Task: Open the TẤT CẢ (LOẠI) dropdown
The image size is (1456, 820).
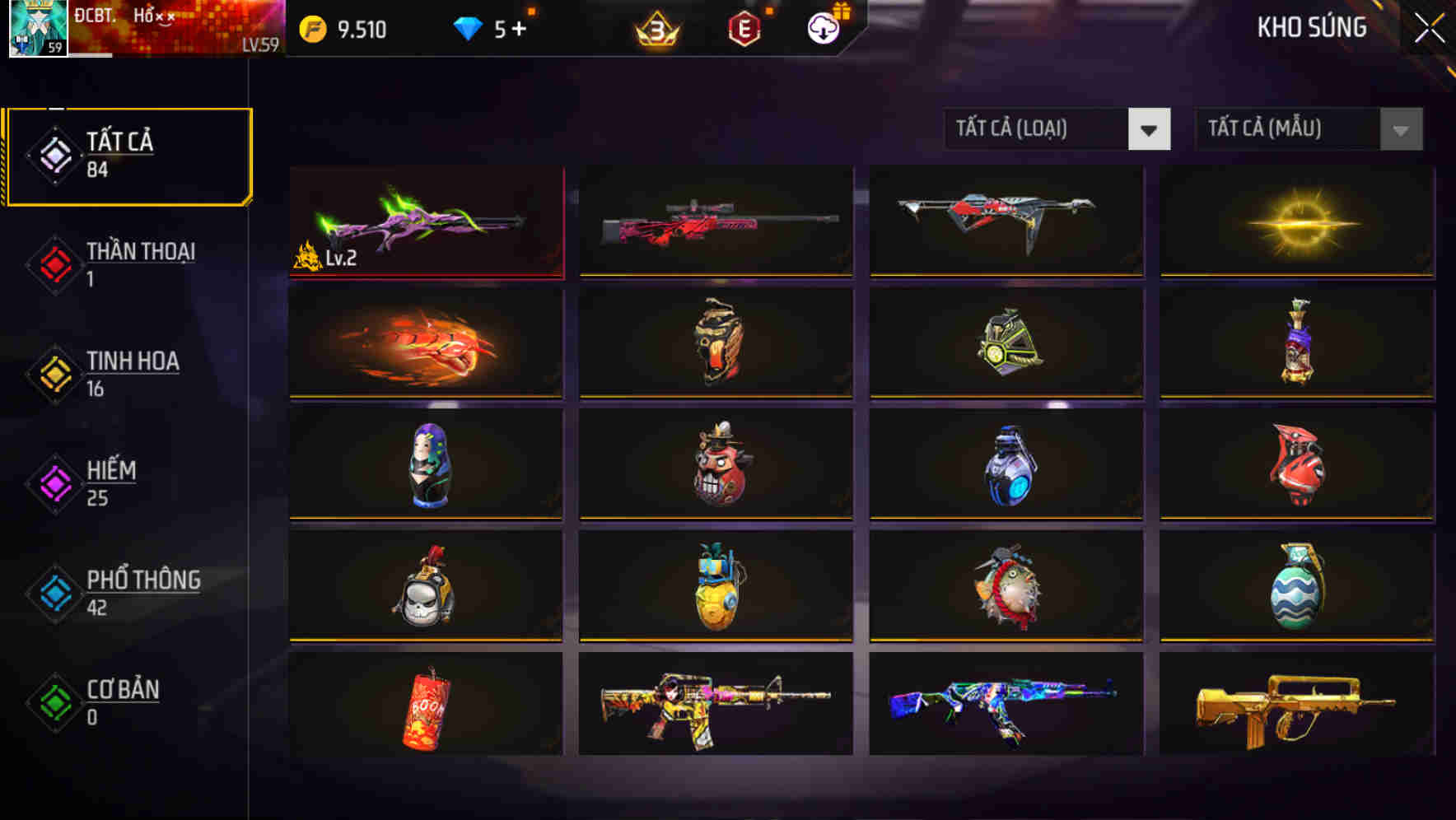Action: (x=1057, y=129)
